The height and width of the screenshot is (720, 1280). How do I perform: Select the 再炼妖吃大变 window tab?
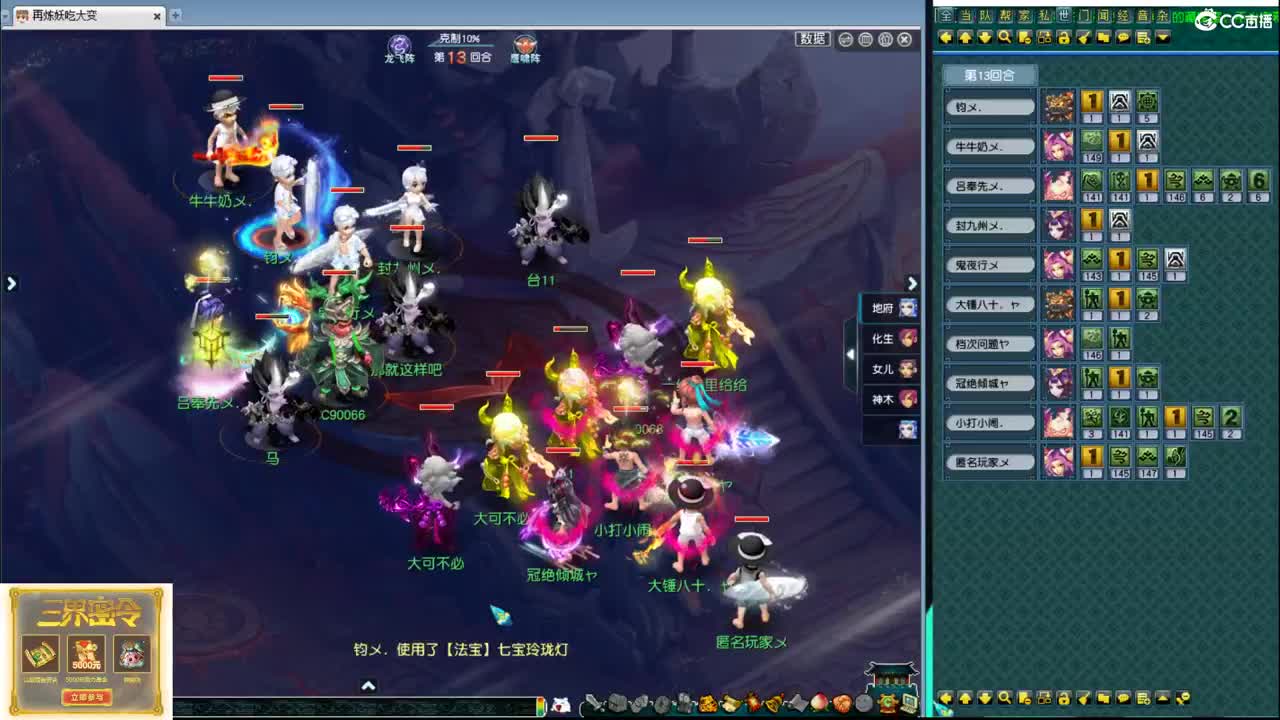coord(70,16)
